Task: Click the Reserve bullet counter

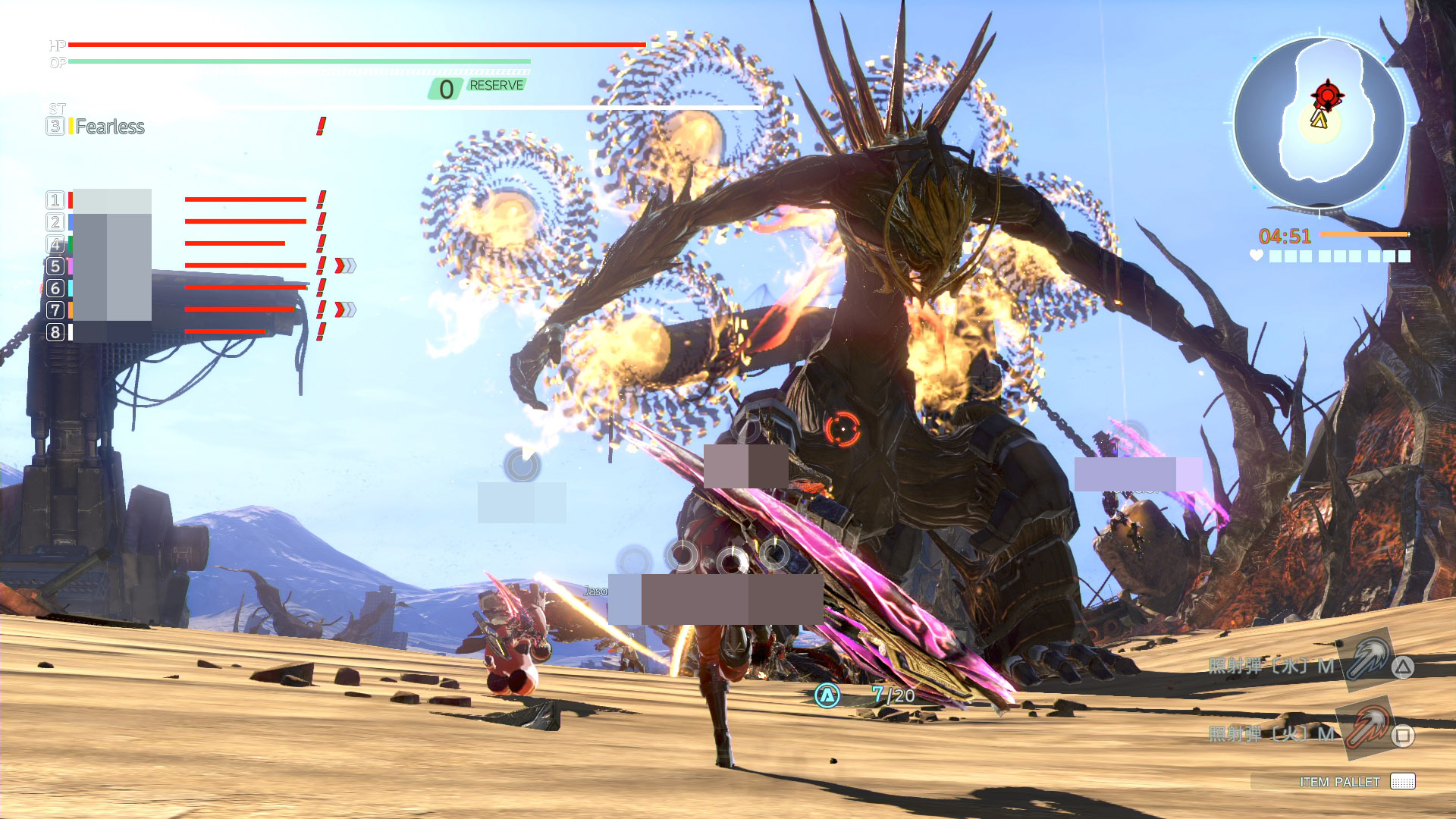Action: 478,88
